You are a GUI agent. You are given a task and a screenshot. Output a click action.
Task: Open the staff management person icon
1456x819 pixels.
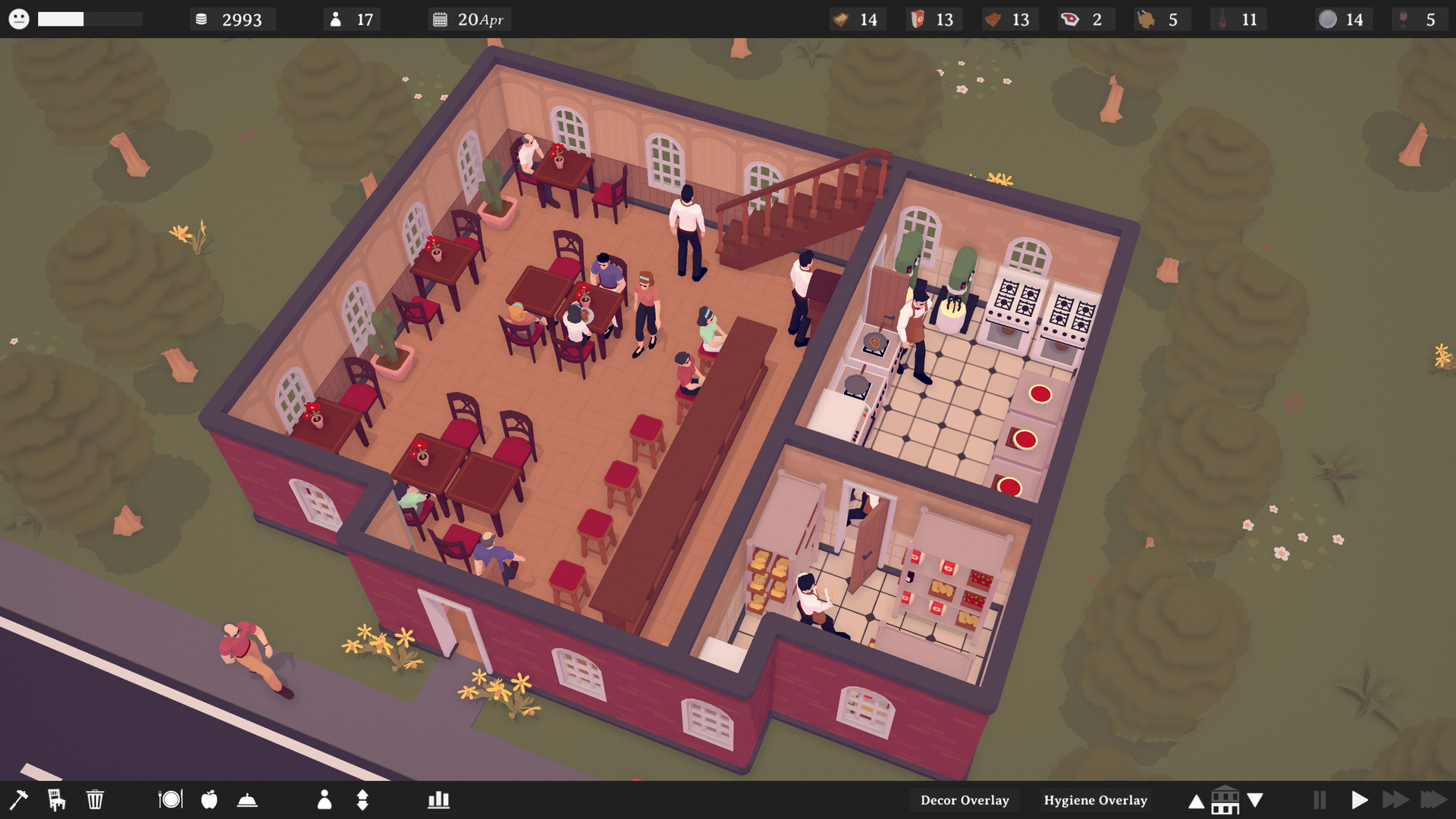click(325, 800)
